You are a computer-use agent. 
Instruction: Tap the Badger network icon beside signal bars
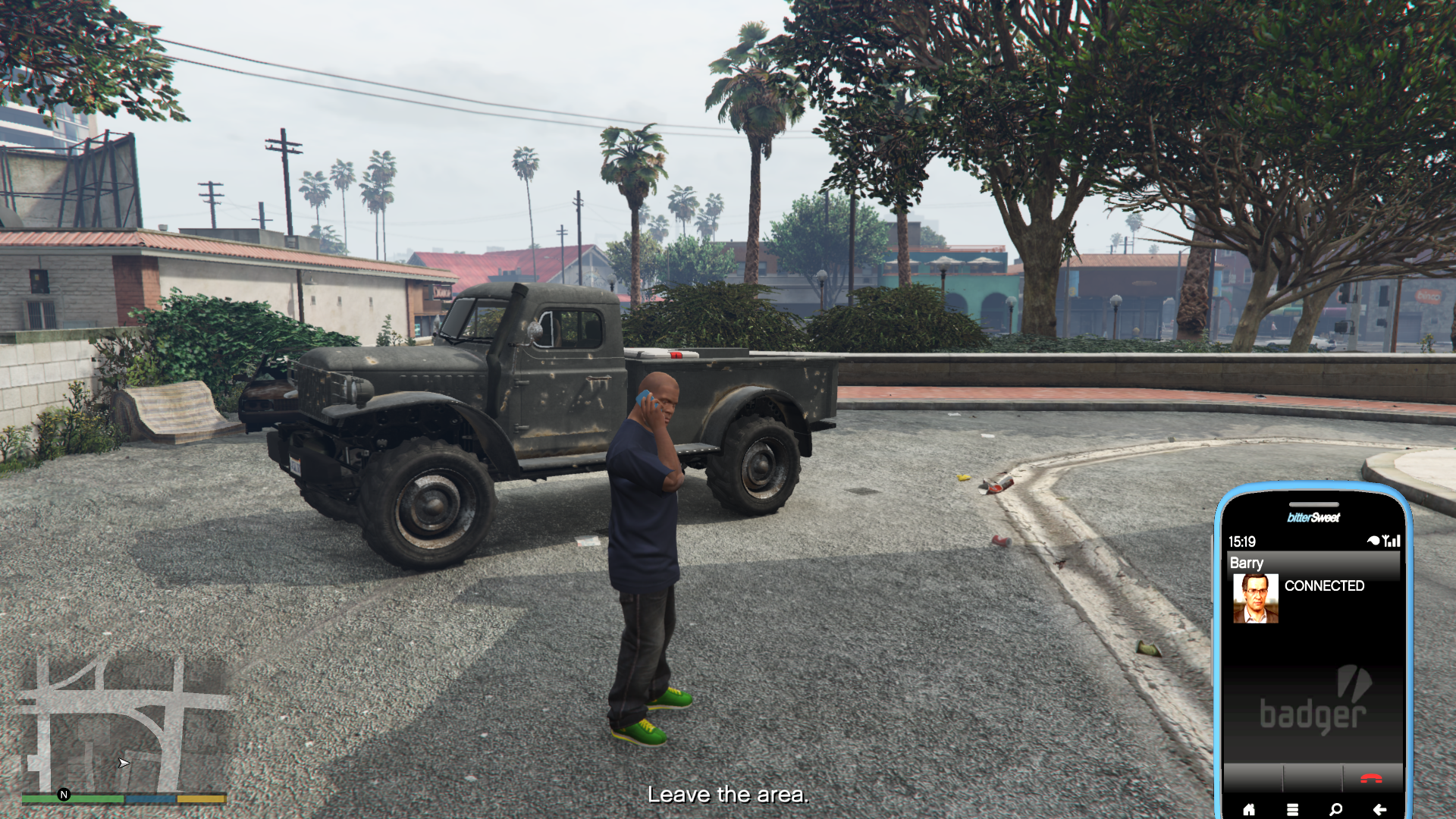point(1373,540)
